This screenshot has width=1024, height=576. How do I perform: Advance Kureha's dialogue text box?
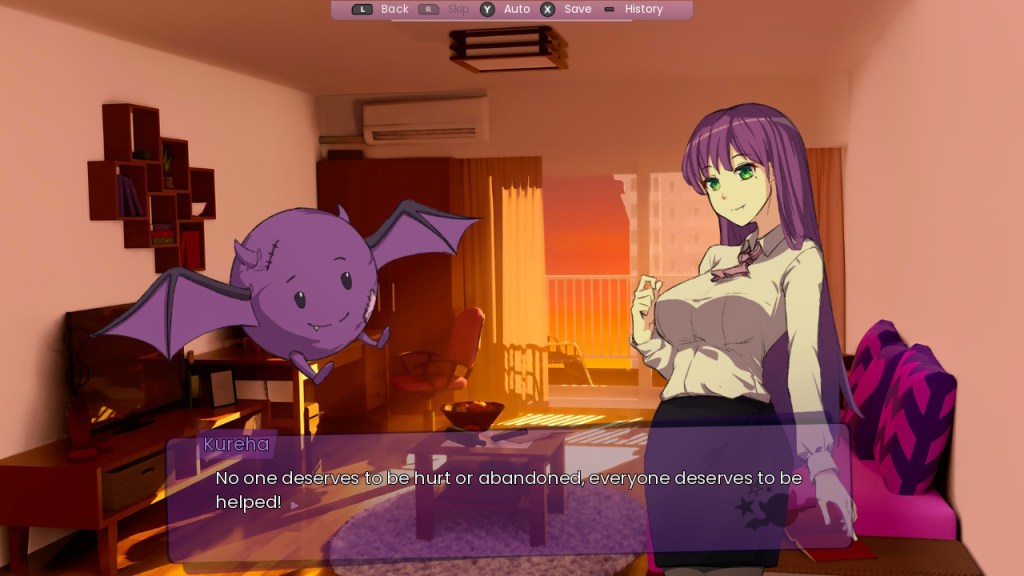pyautogui.click(x=508, y=492)
